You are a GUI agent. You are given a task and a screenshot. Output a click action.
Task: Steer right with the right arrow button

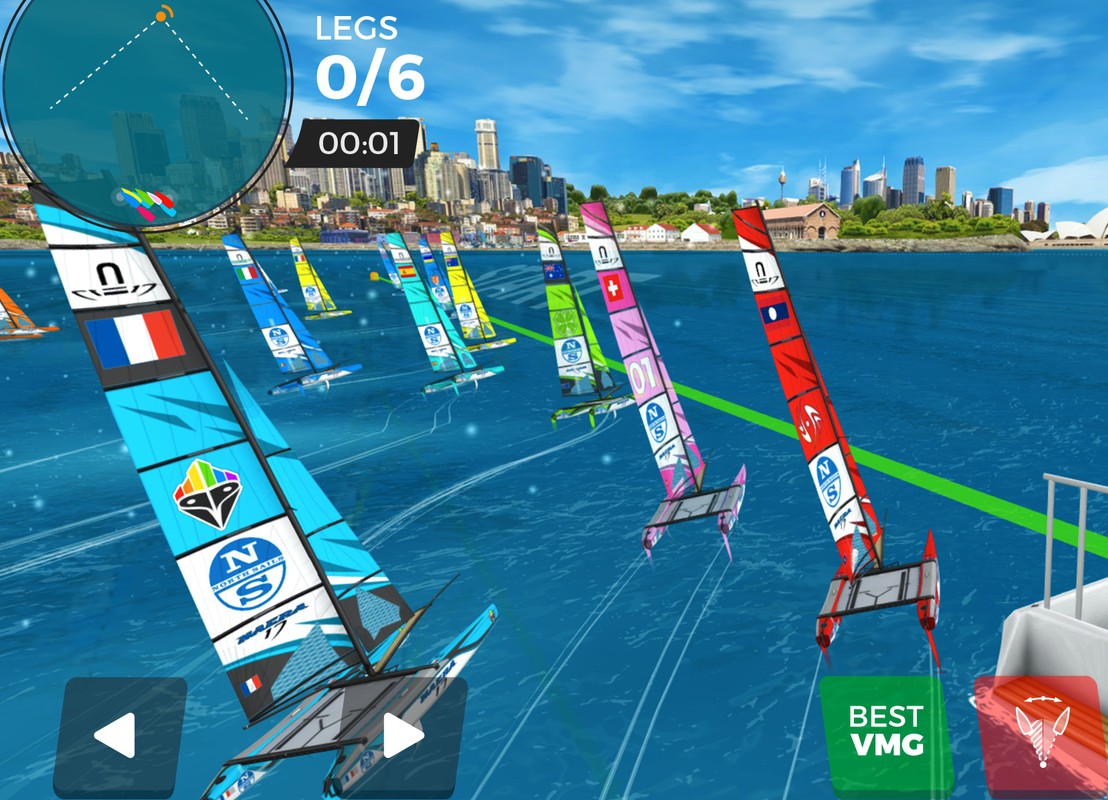pyautogui.click(x=402, y=736)
